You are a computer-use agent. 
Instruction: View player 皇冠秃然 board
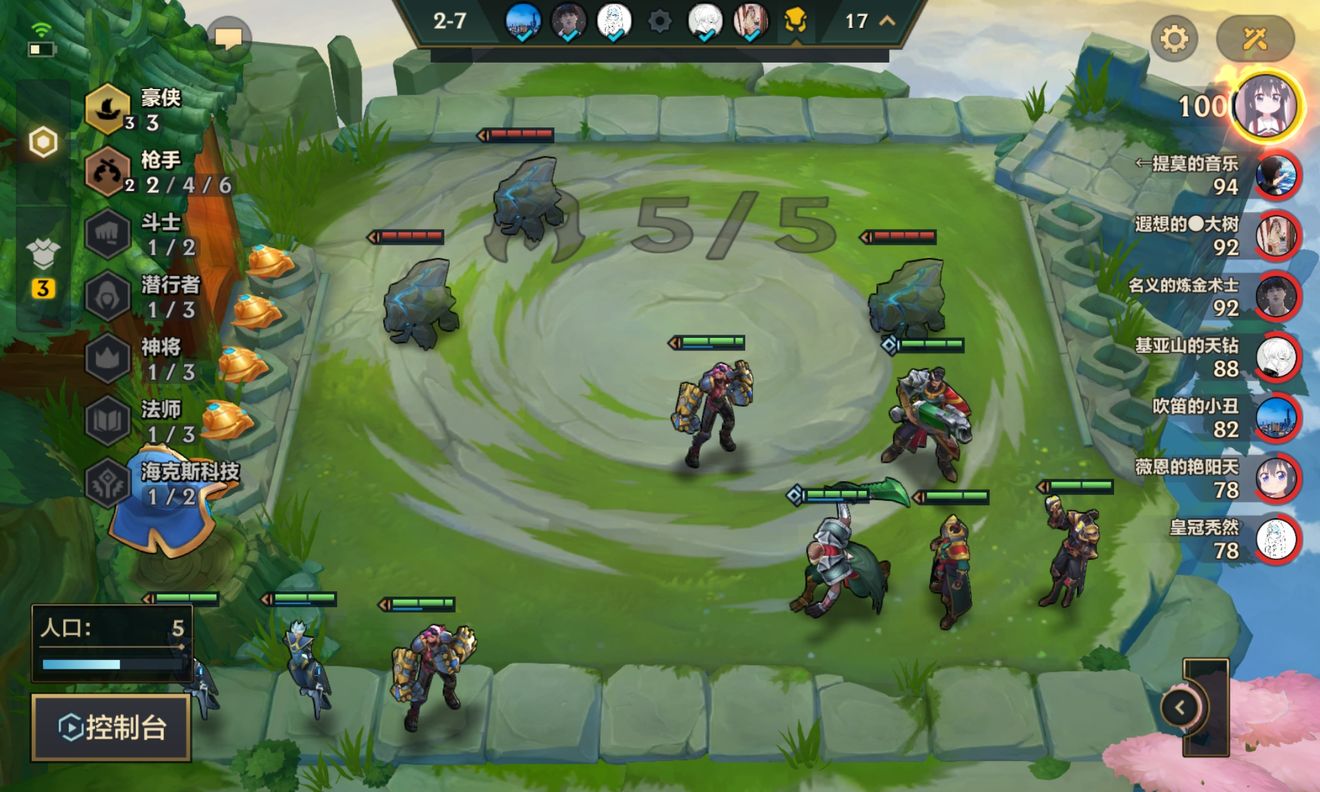[1276, 539]
